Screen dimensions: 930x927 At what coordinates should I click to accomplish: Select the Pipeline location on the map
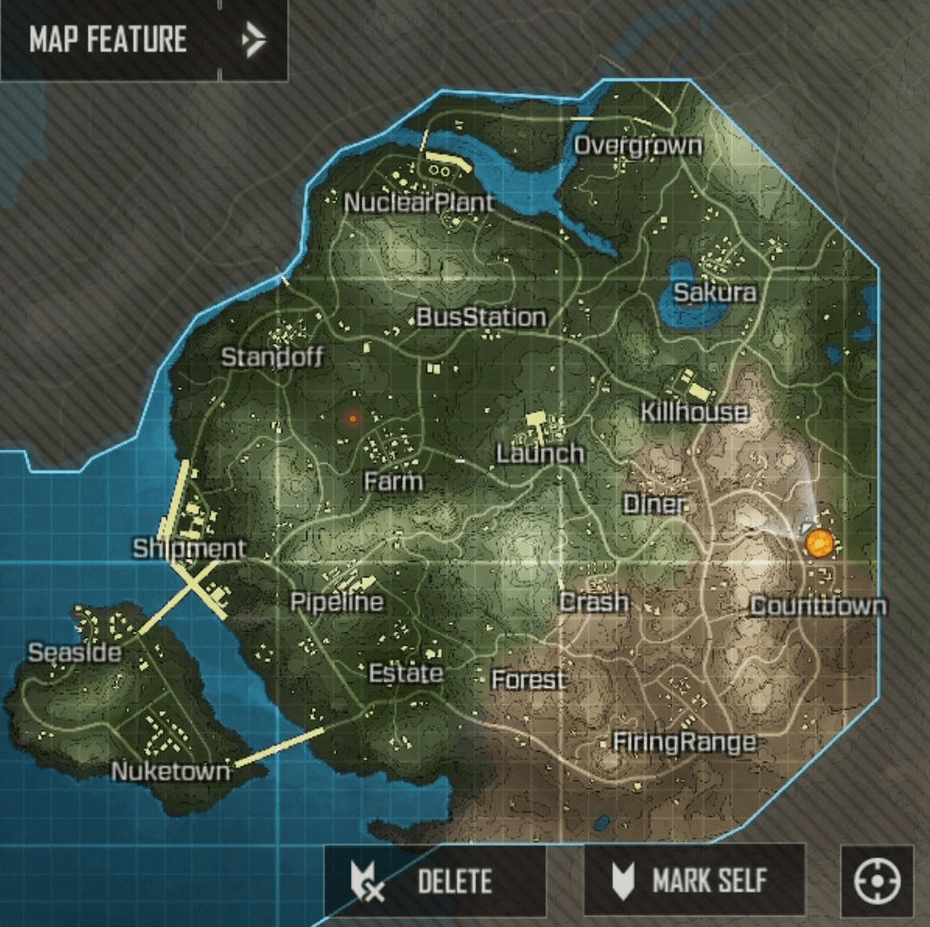click(x=336, y=602)
